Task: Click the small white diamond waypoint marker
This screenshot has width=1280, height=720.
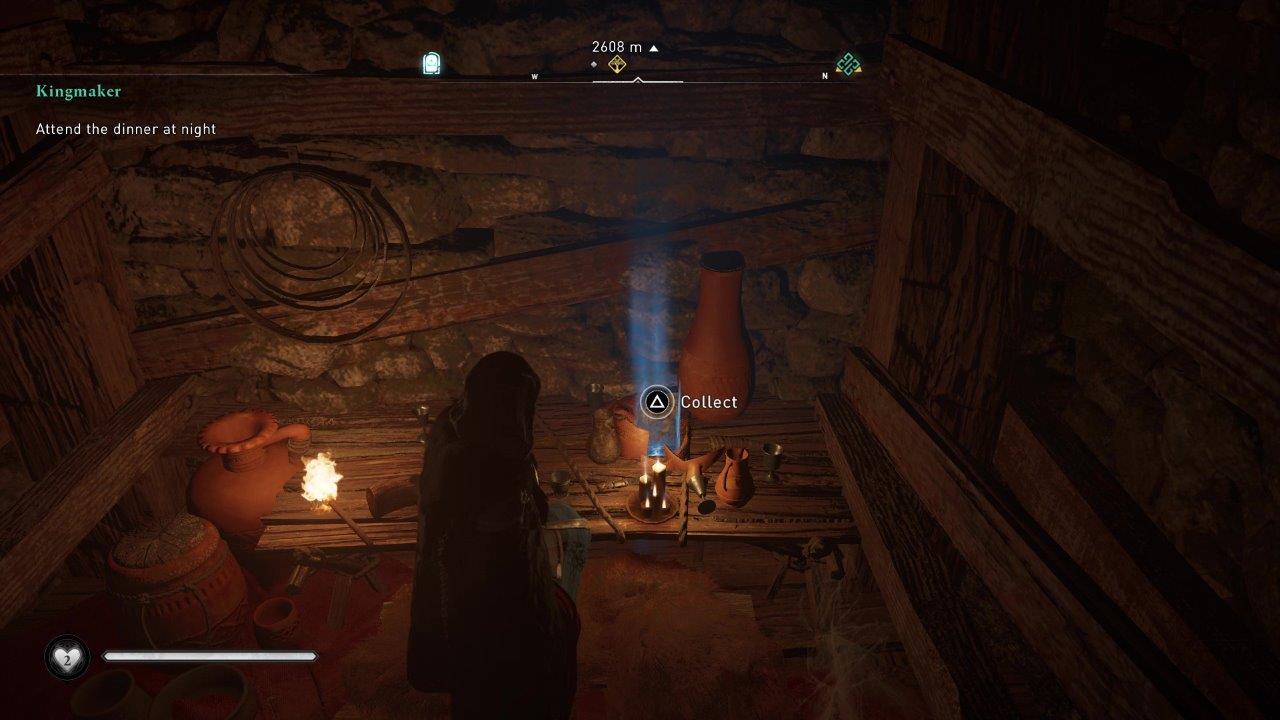Action: point(593,62)
